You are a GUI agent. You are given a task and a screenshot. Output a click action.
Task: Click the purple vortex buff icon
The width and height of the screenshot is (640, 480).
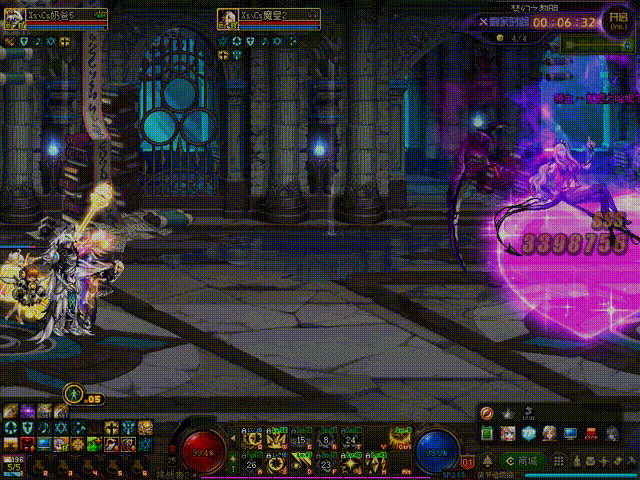coord(28,411)
